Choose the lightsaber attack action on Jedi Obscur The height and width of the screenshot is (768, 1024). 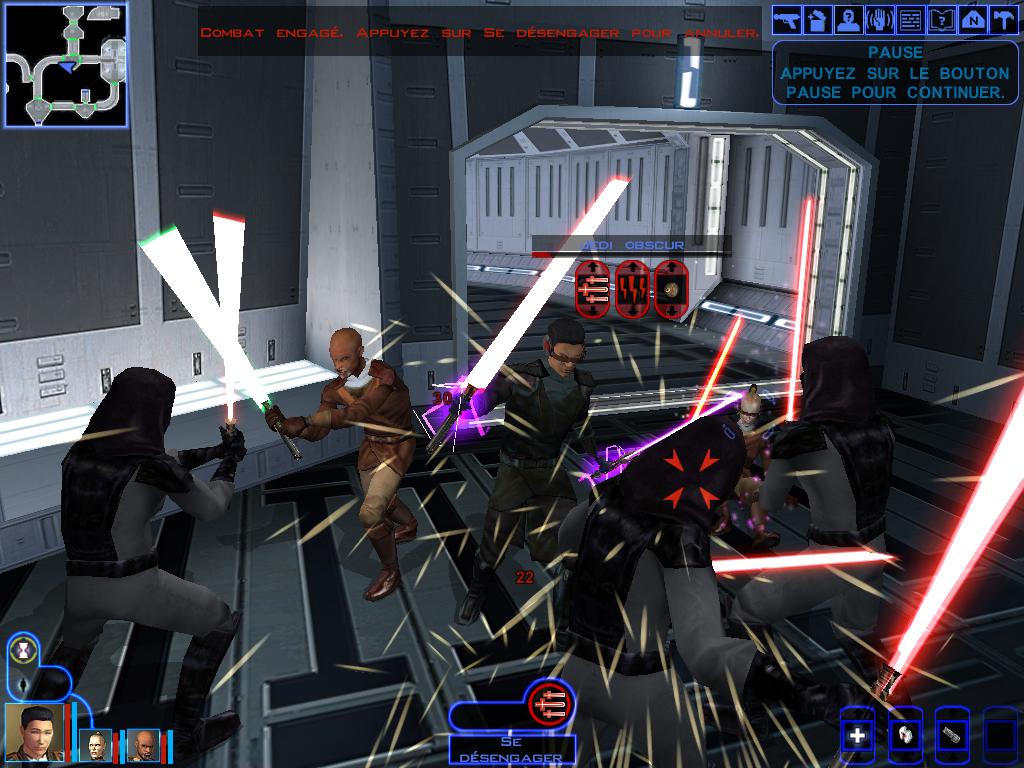click(592, 287)
